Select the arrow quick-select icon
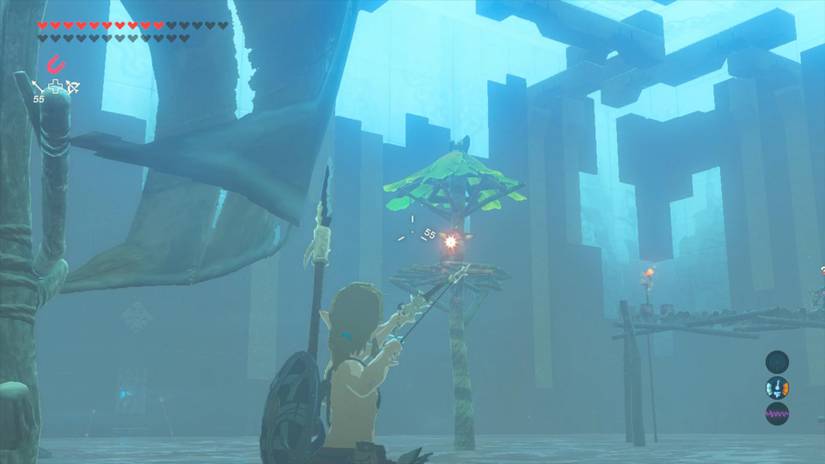The image size is (825, 464). coord(39,87)
